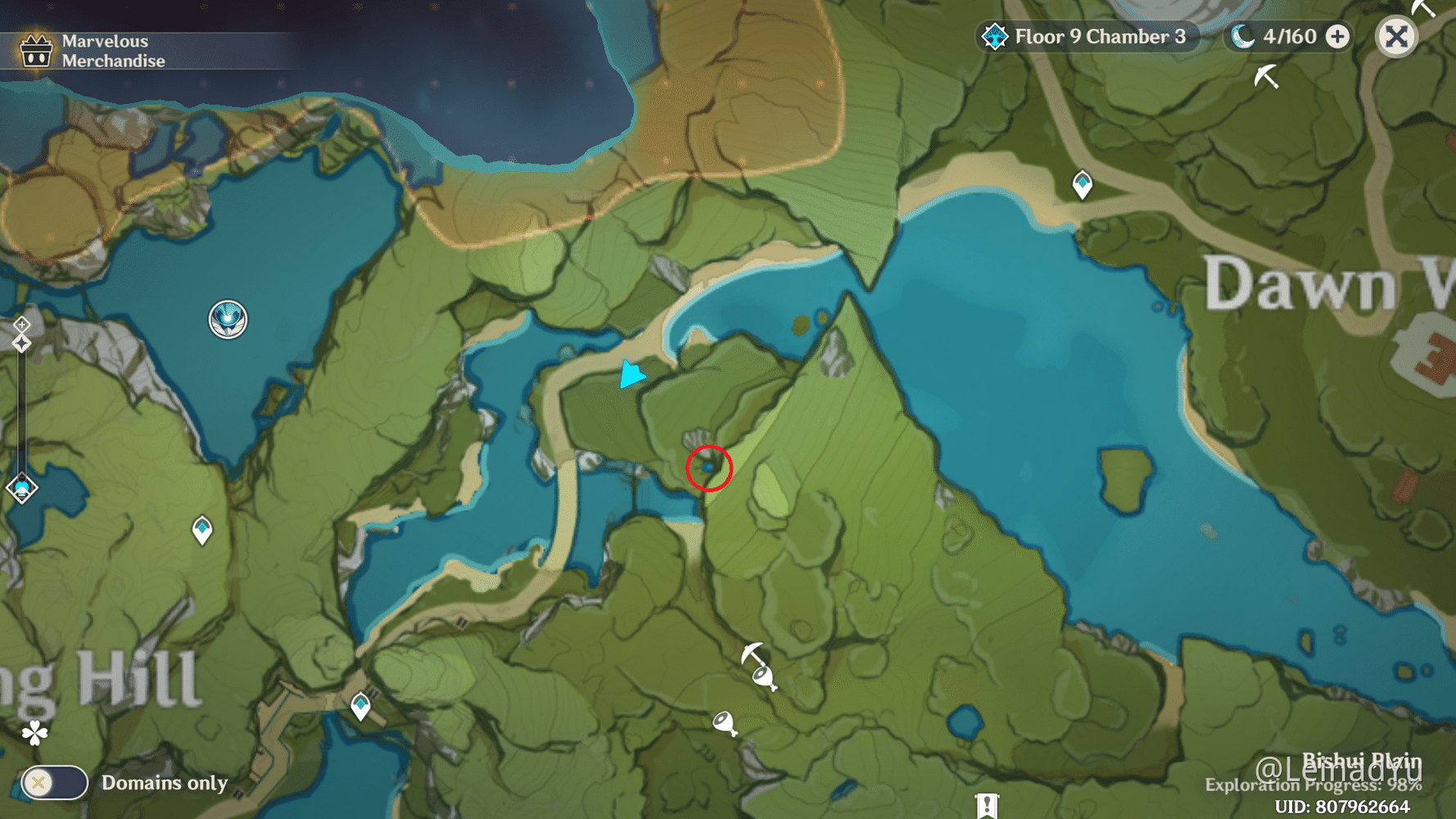Open the Marvelous Merchandise event panel
1456x819 pixels.
[82, 49]
